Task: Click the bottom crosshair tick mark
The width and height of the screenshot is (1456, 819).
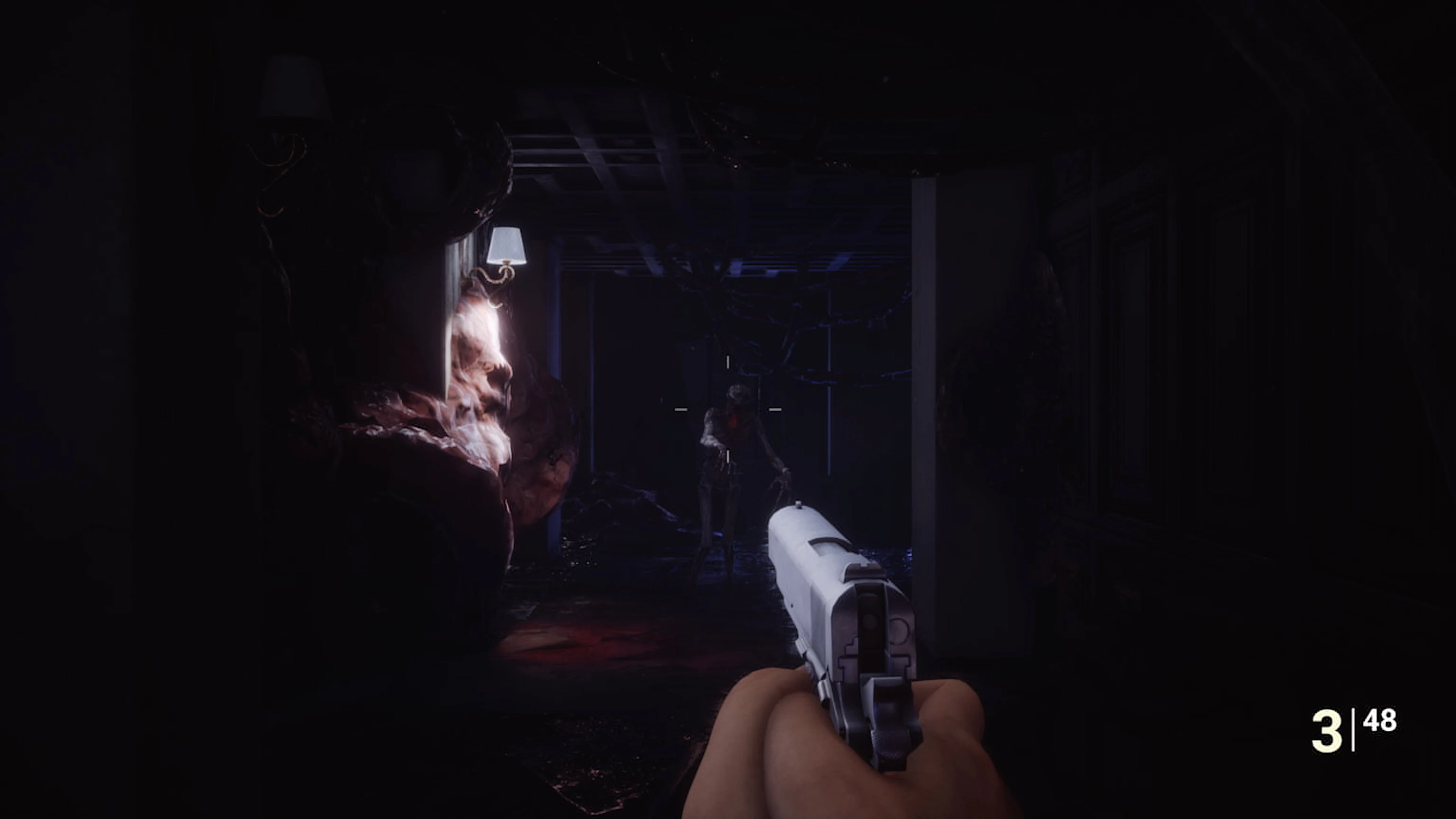Action: click(x=728, y=456)
